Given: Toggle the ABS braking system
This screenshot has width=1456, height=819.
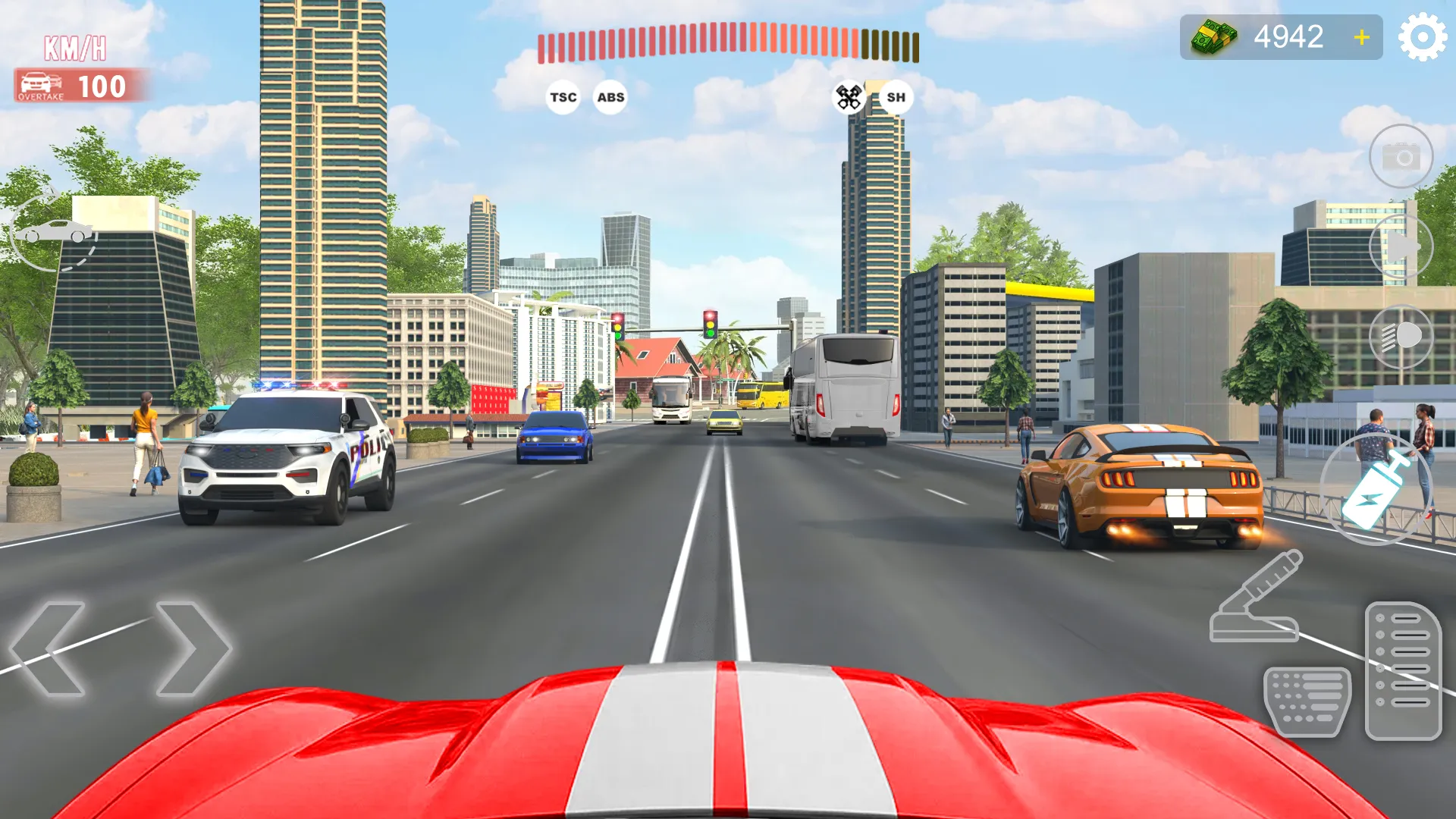Looking at the screenshot, I should click(610, 97).
